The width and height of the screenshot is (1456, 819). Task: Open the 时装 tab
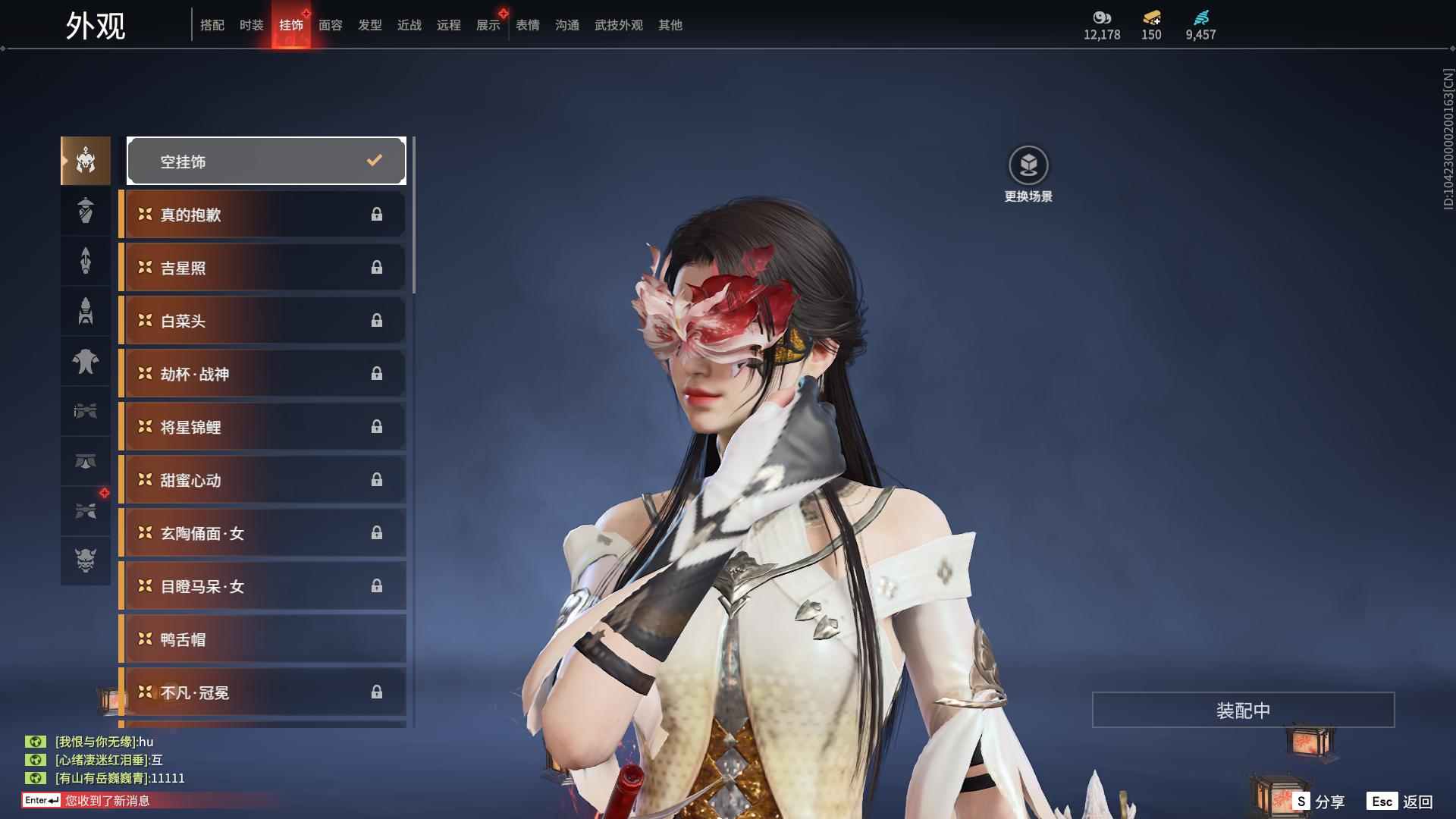tap(252, 25)
